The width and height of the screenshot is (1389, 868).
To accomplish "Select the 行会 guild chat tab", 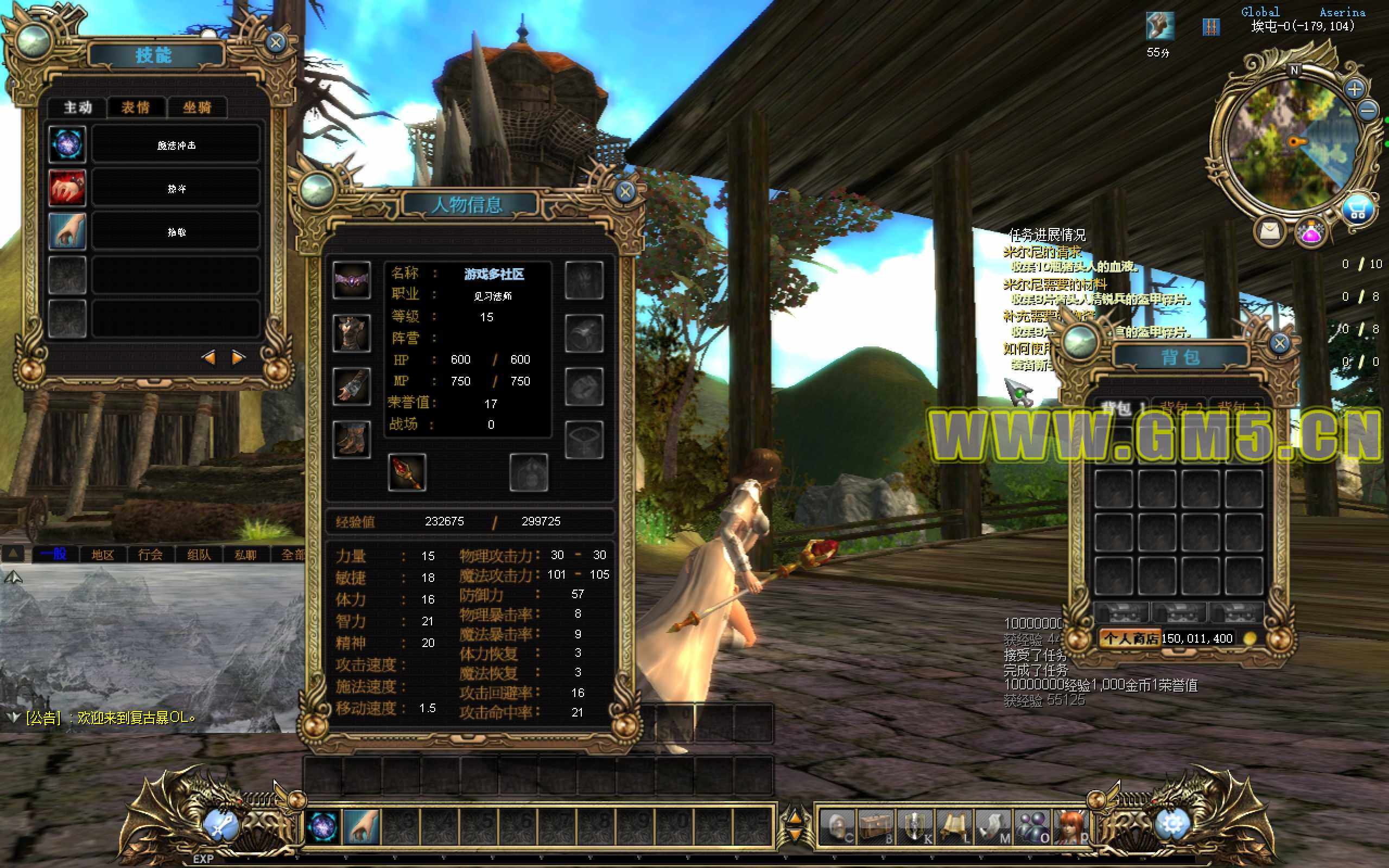I will point(150,555).
